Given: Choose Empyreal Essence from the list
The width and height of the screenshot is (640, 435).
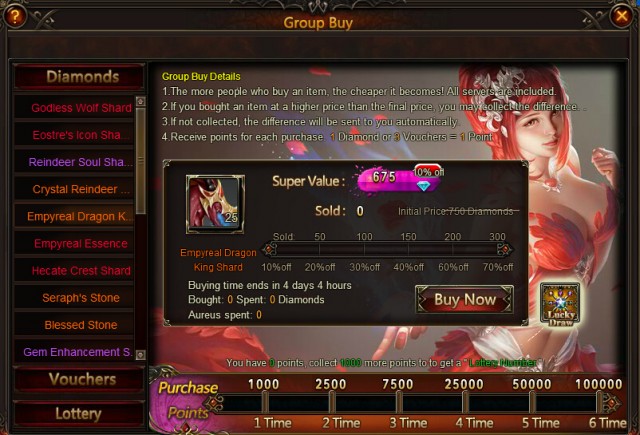Looking at the screenshot, I should tap(80, 243).
